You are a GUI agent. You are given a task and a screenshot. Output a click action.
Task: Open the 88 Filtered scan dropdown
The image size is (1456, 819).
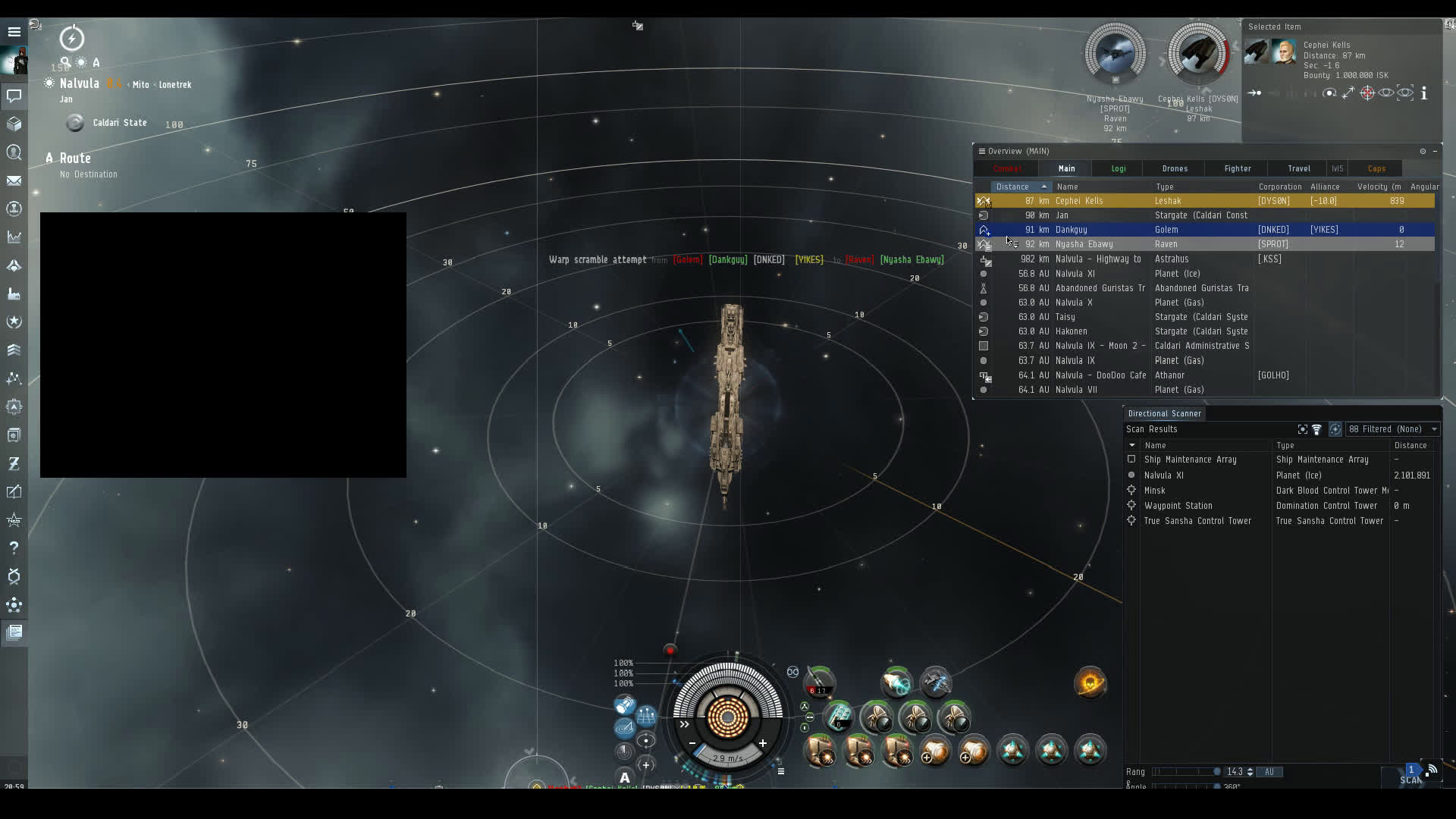(1392, 429)
